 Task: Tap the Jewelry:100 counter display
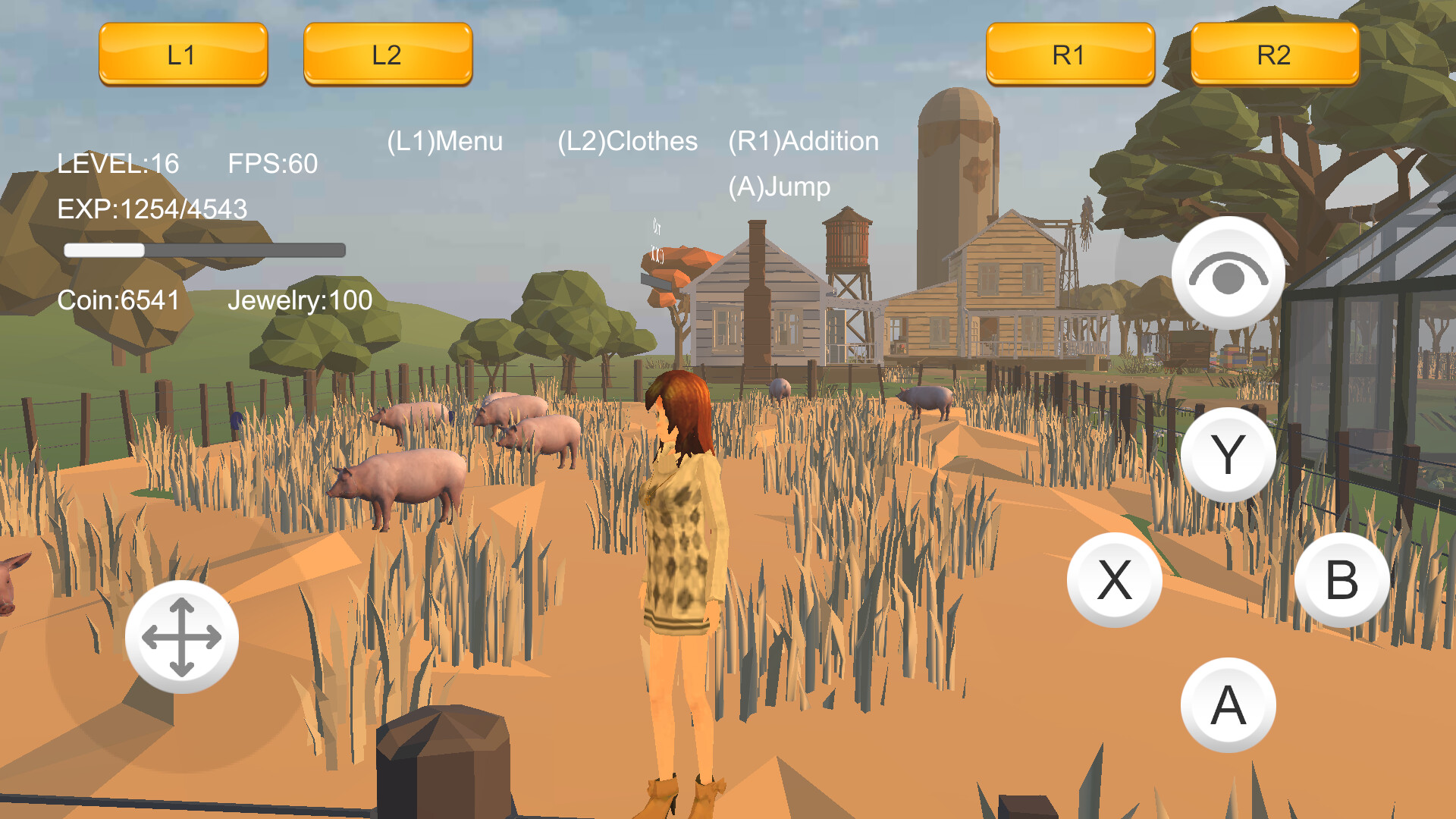[x=300, y=301]
